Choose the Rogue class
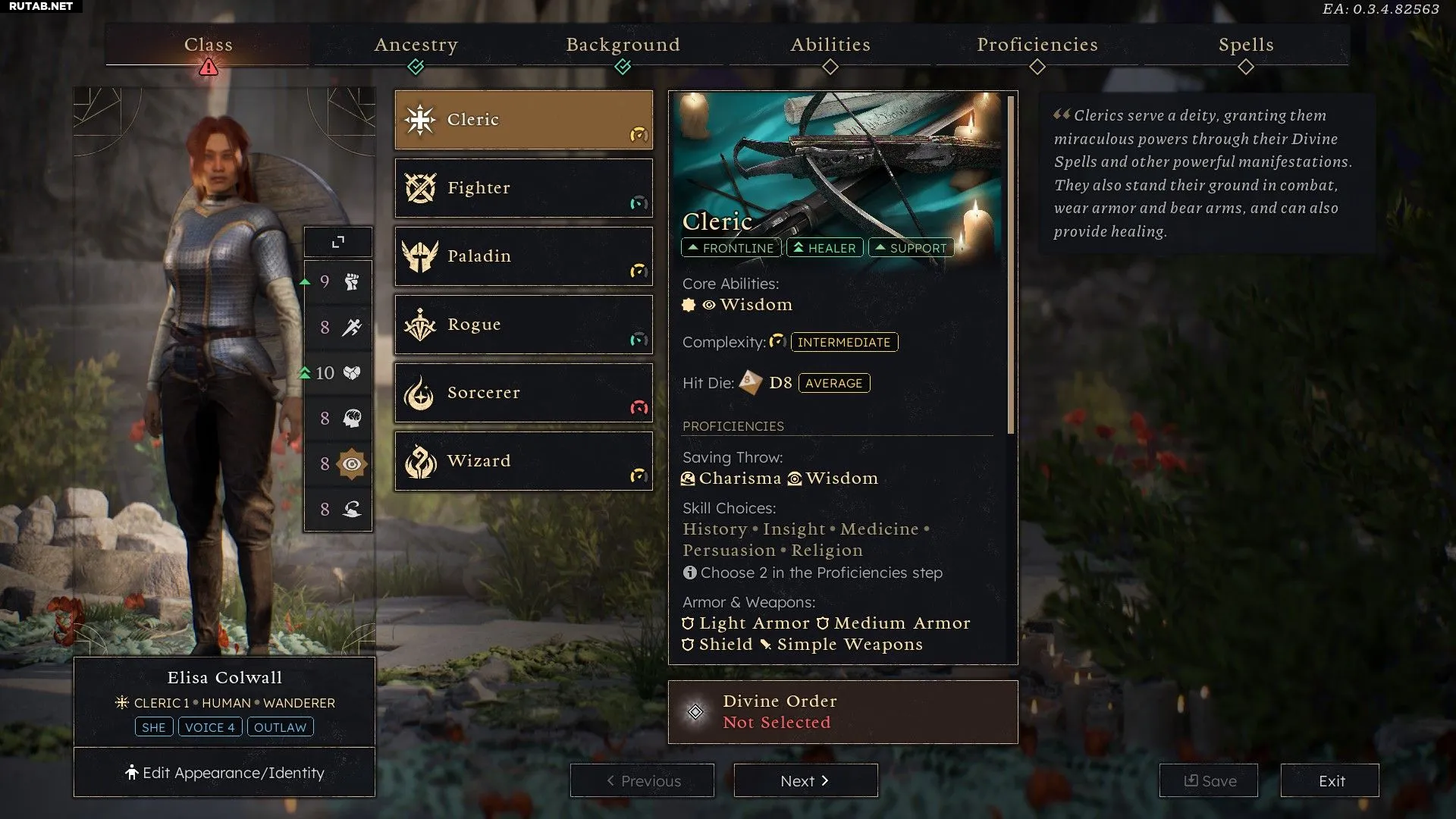 [523, 325]
